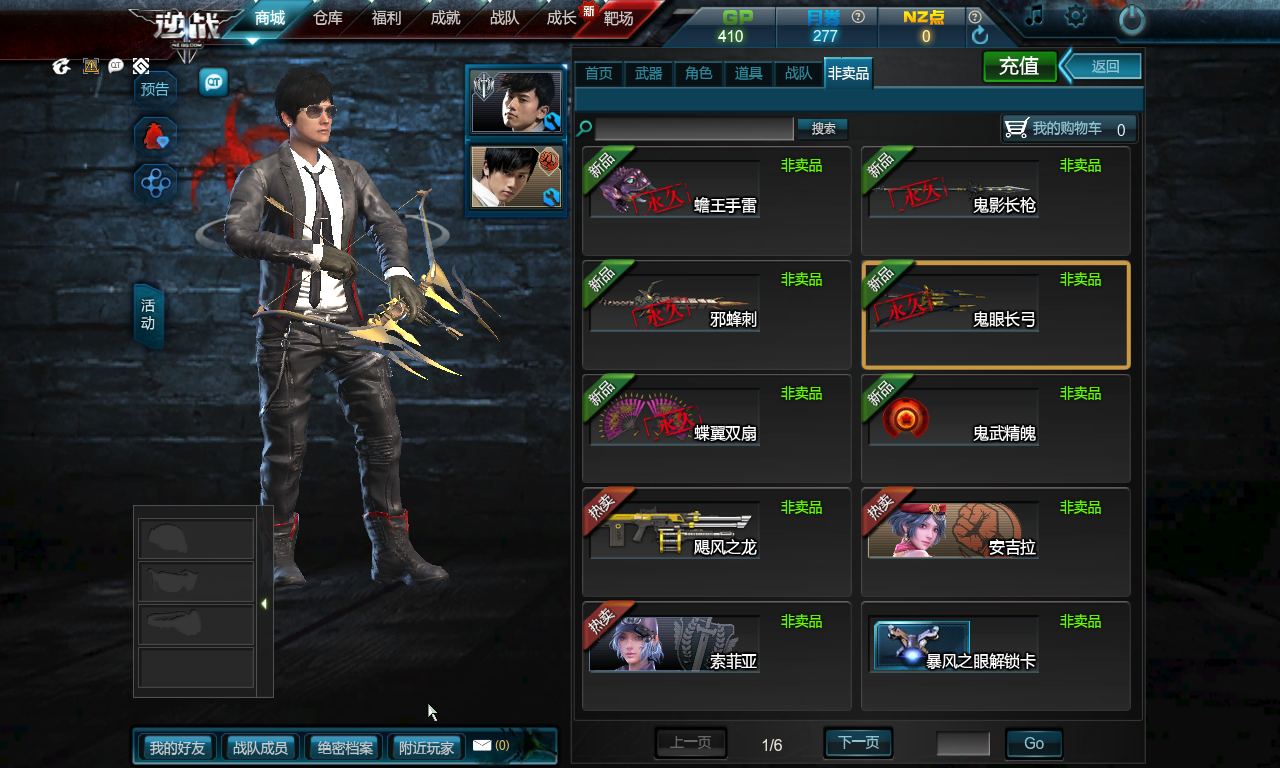This screenshot has height=768, width=1280.
Task: Pick the 安吉拉 character item
Action: click(995, 542)
